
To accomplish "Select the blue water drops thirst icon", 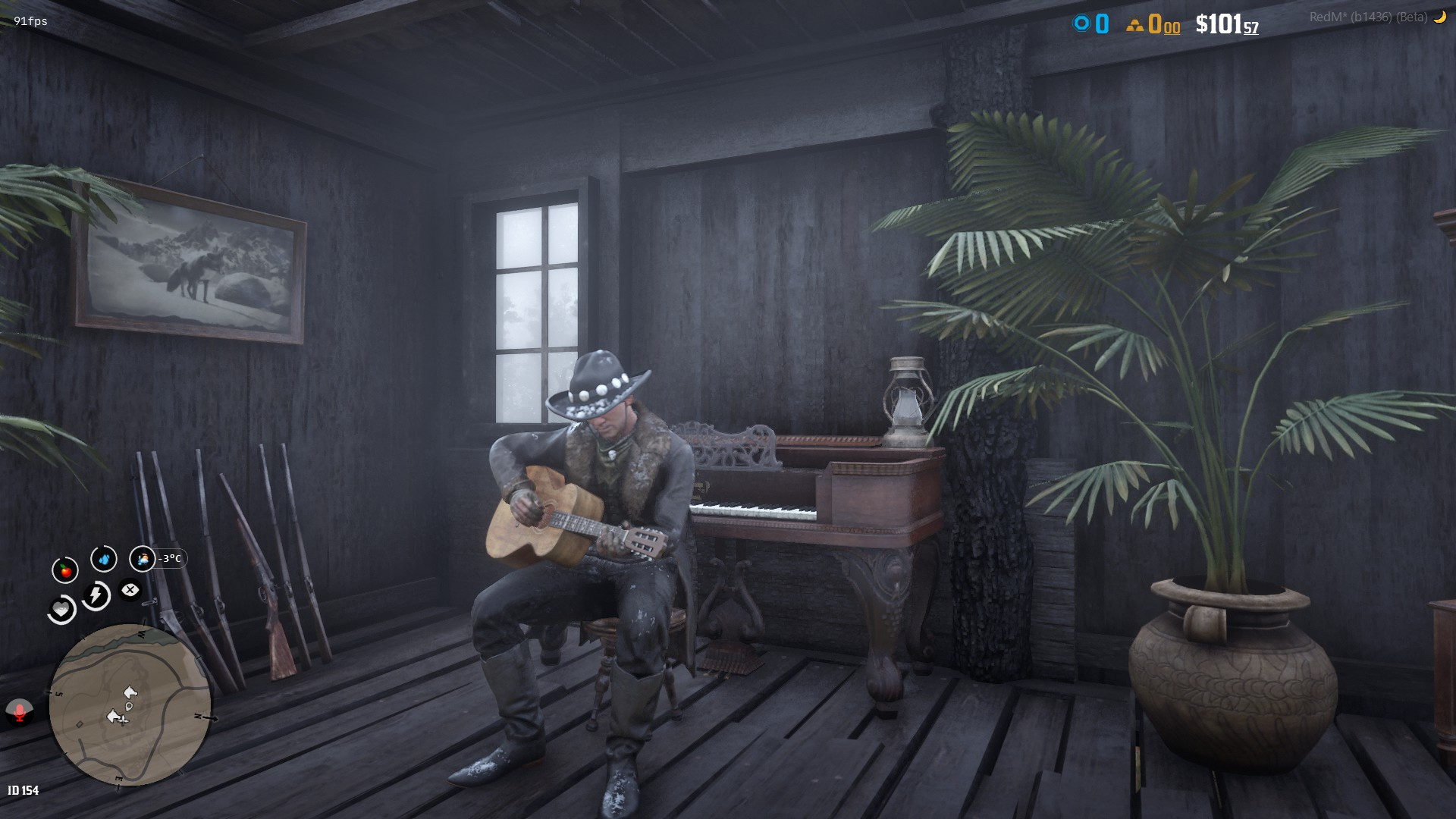I will (x=104, y=559).
